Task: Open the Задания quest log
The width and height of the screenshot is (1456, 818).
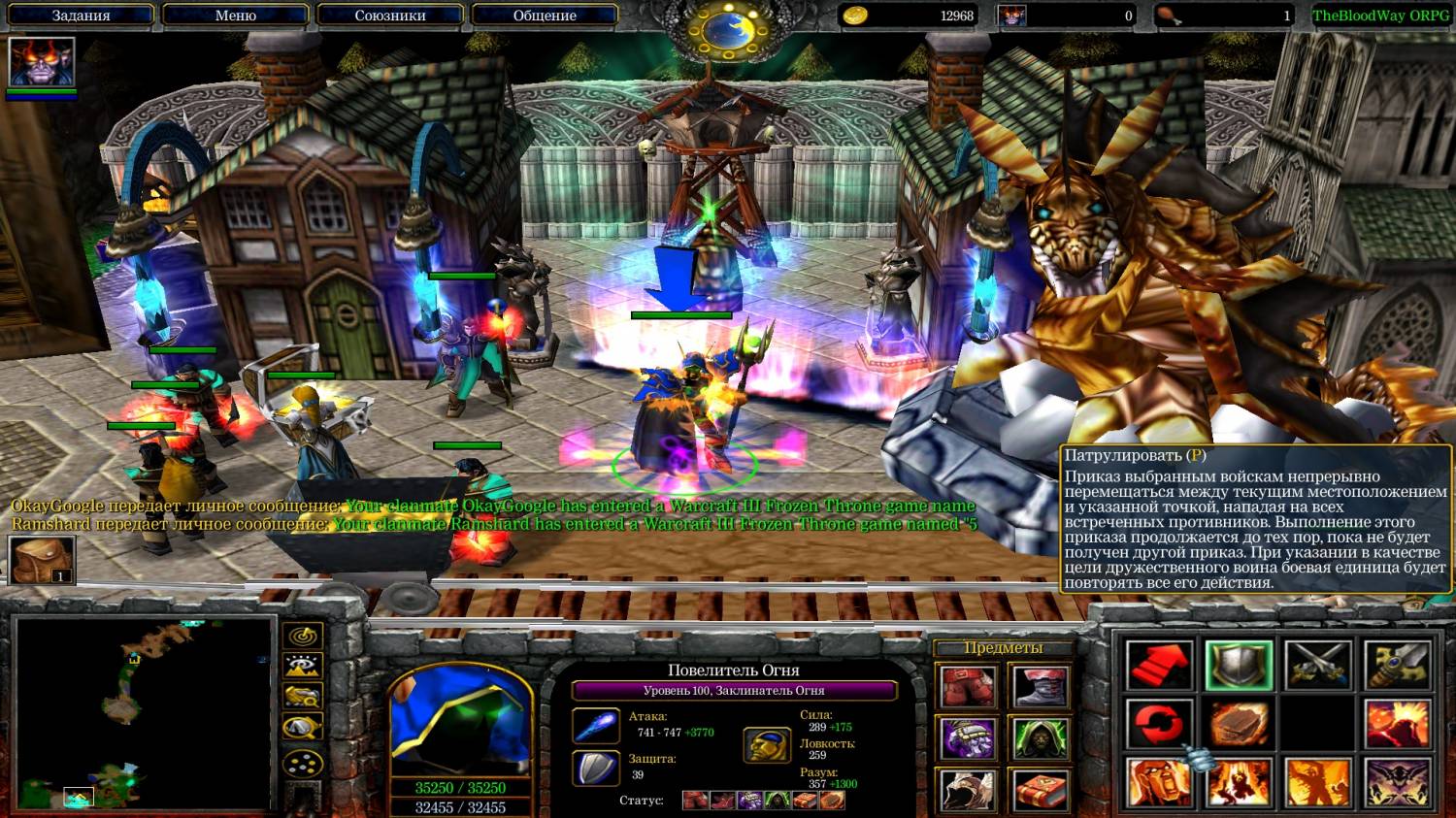Action: coord(81,16)
